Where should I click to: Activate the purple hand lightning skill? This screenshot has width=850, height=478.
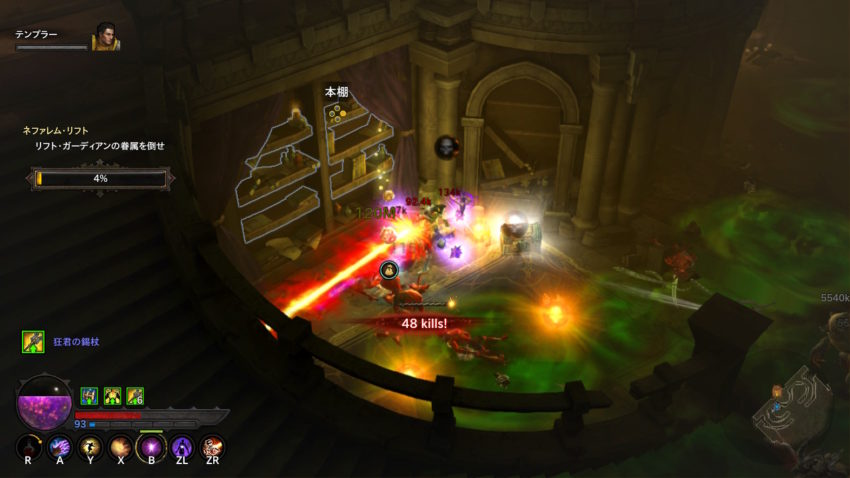point(60,447)
